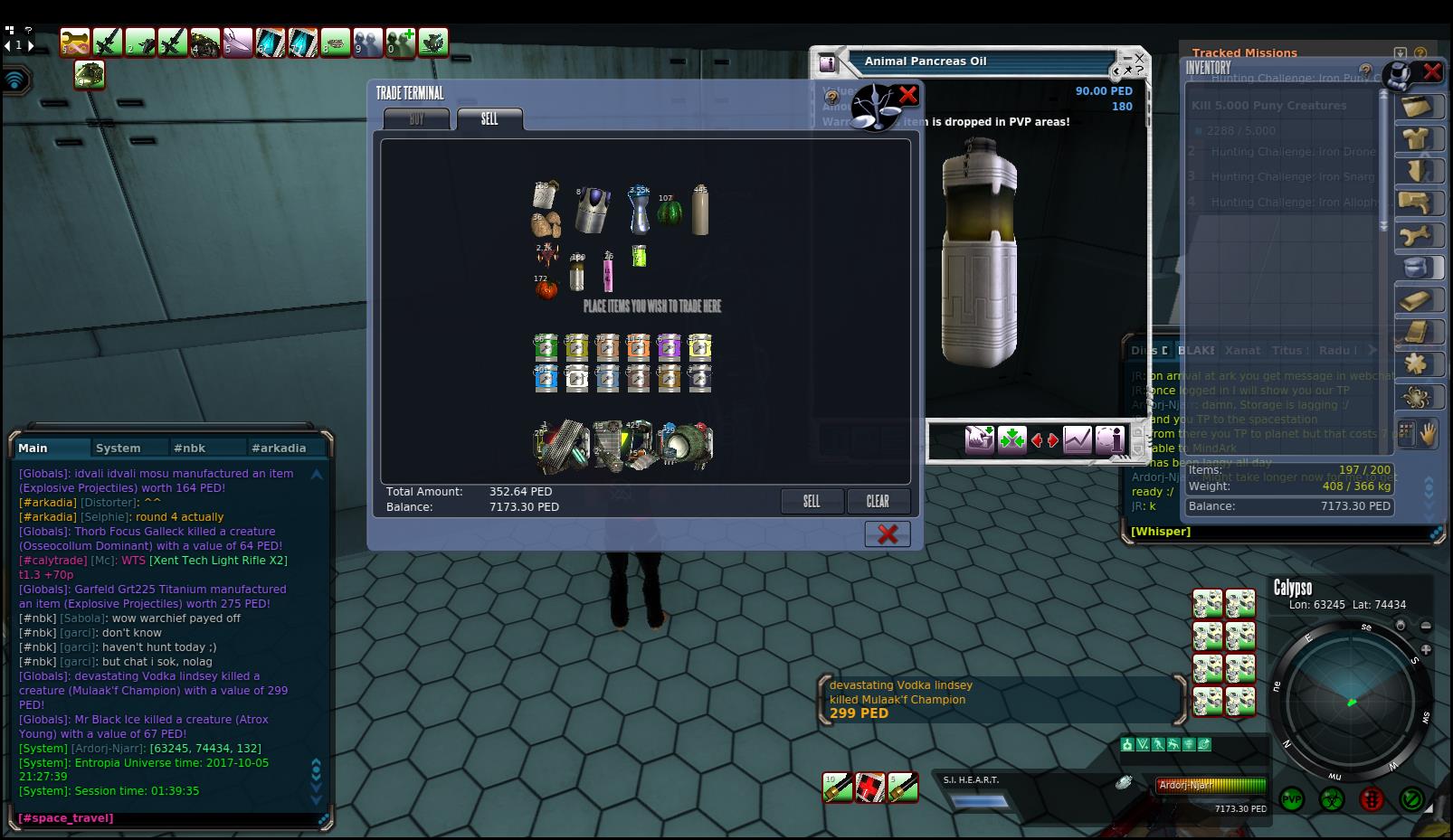Switch chat to the System tab
The image size is (1453, 840).
(119, 448)
